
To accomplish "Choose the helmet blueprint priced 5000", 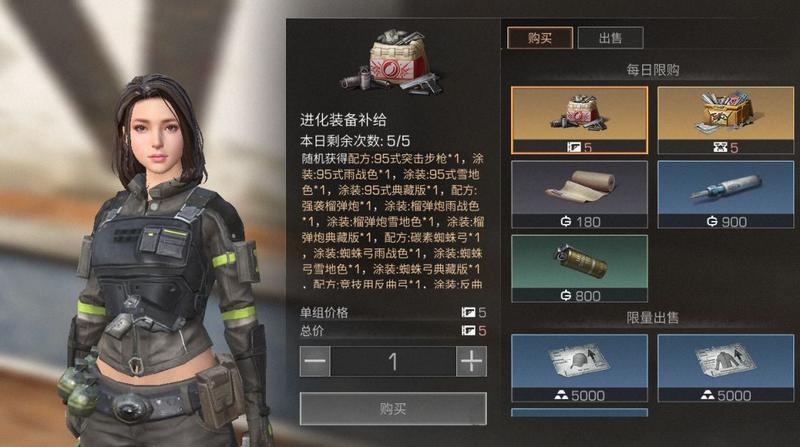I will click(579, 368).
